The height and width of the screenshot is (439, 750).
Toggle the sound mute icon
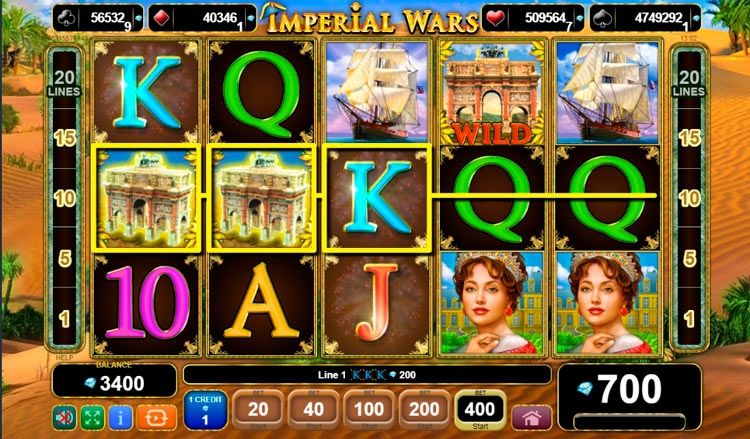click(64, 416)
